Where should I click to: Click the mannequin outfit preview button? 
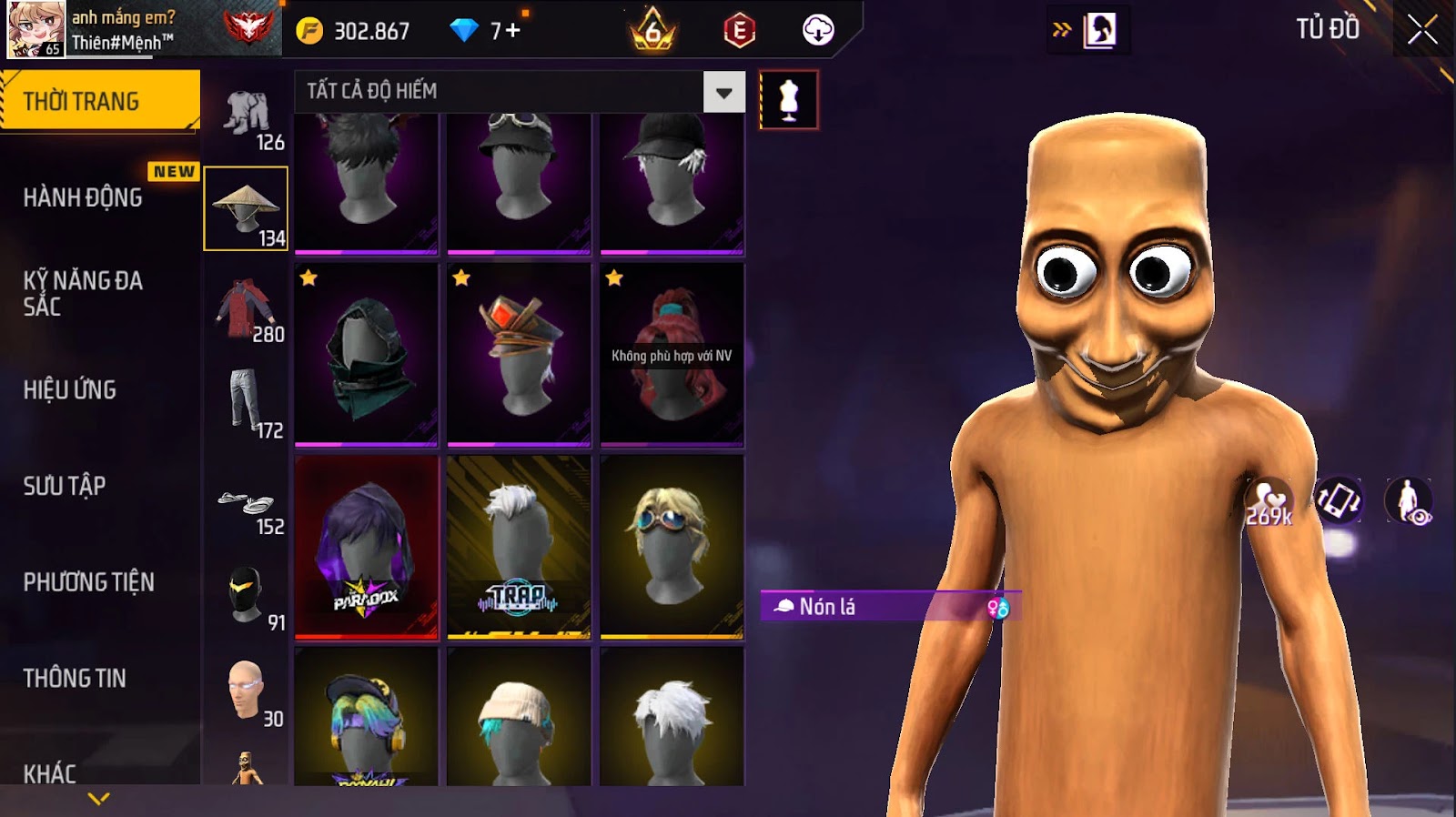[788, 100]
